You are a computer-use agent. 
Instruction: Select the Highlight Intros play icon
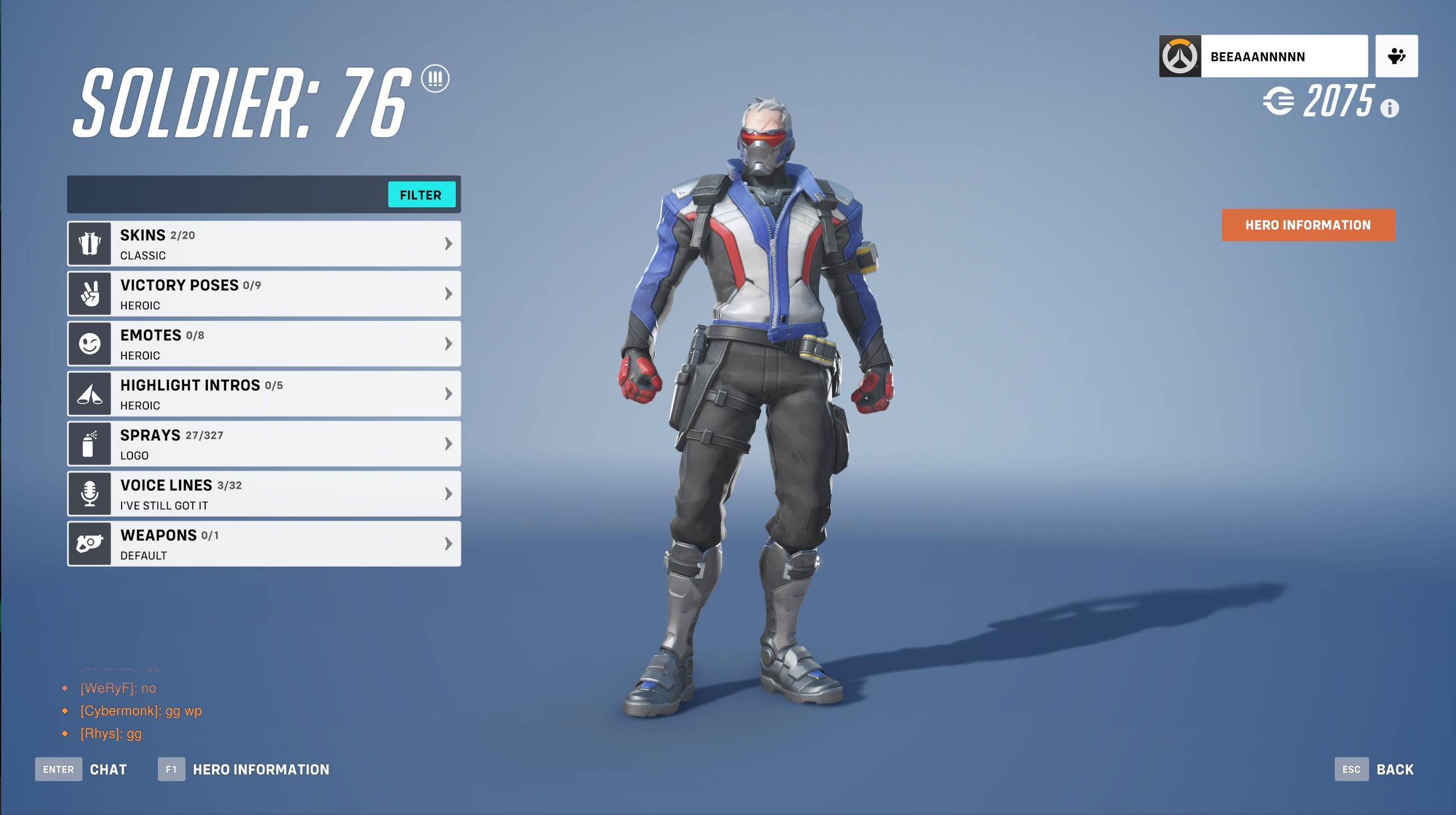click(89, 393)
